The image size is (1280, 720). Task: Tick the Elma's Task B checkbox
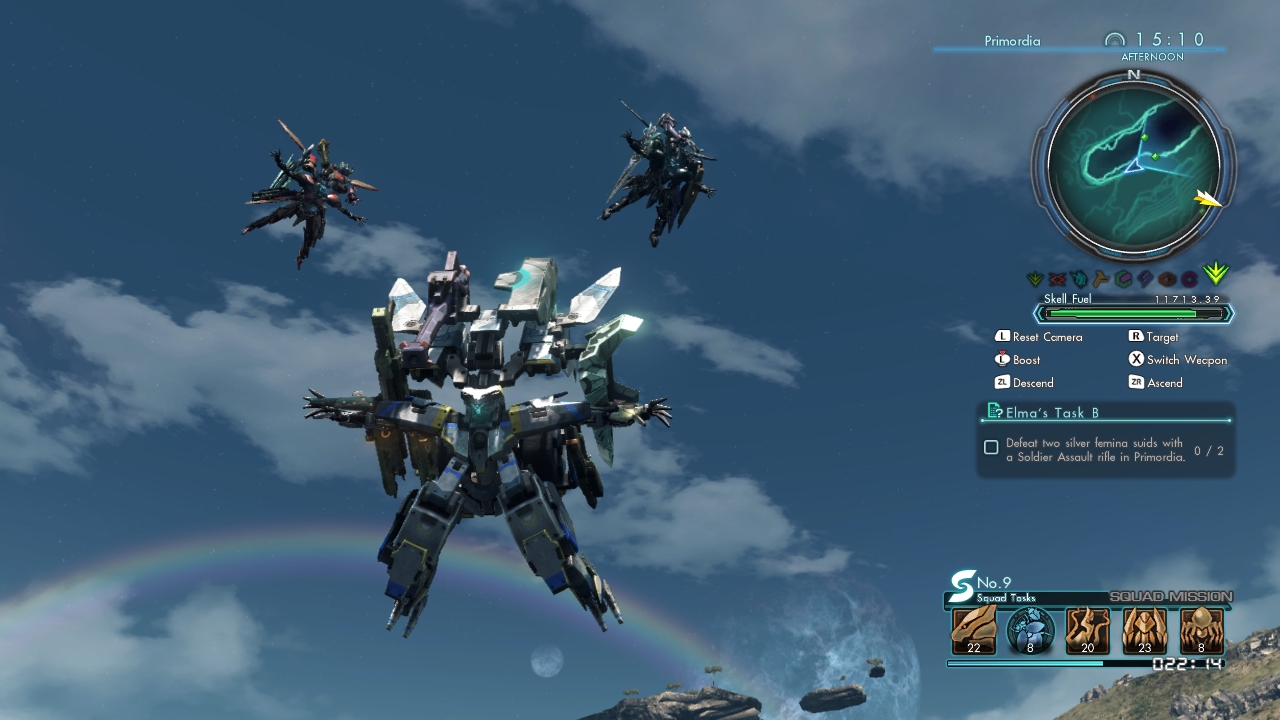pyautogui.click(x=991, y=447)
